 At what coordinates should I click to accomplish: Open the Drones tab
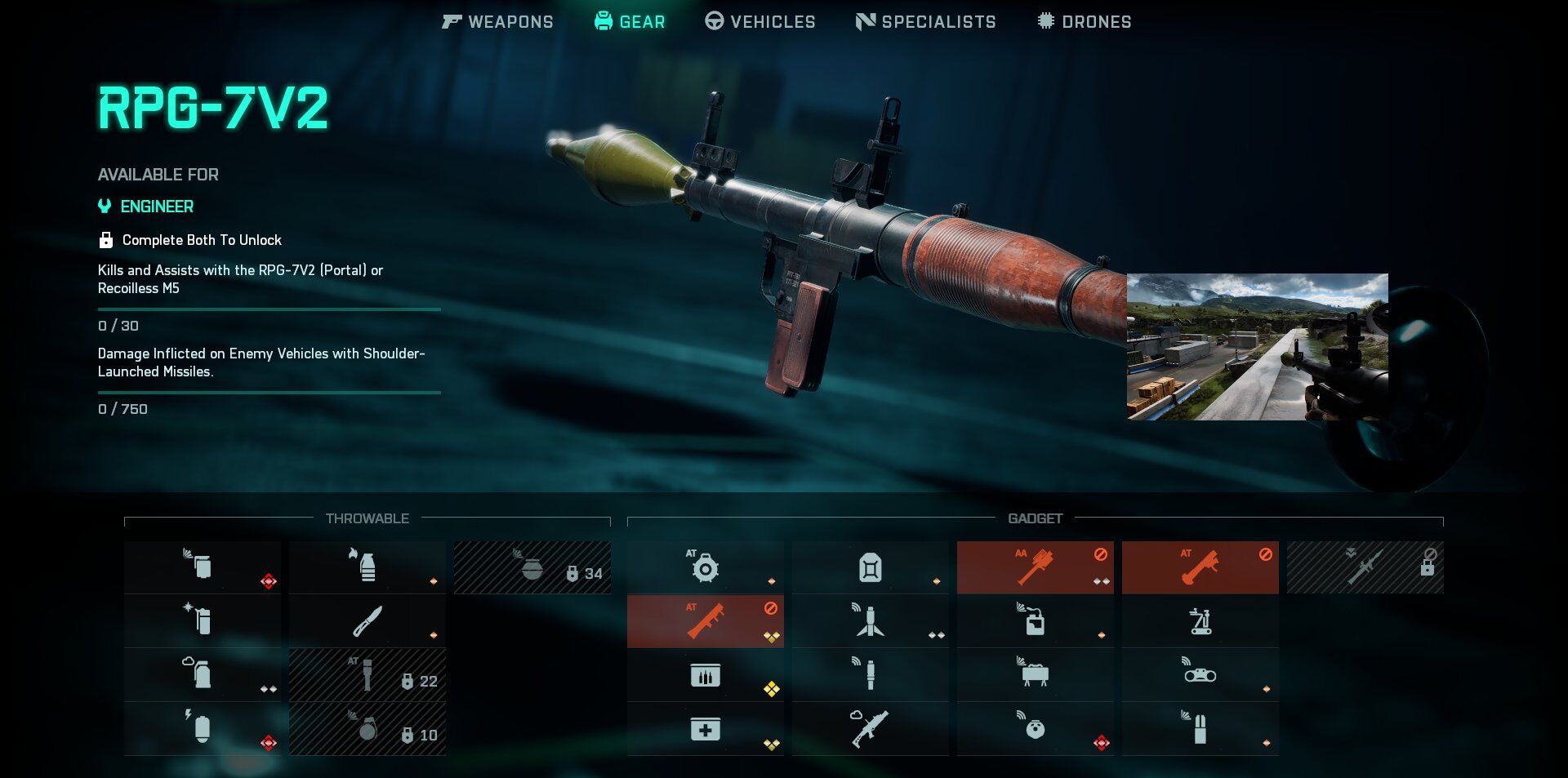tap(1085, 22)
